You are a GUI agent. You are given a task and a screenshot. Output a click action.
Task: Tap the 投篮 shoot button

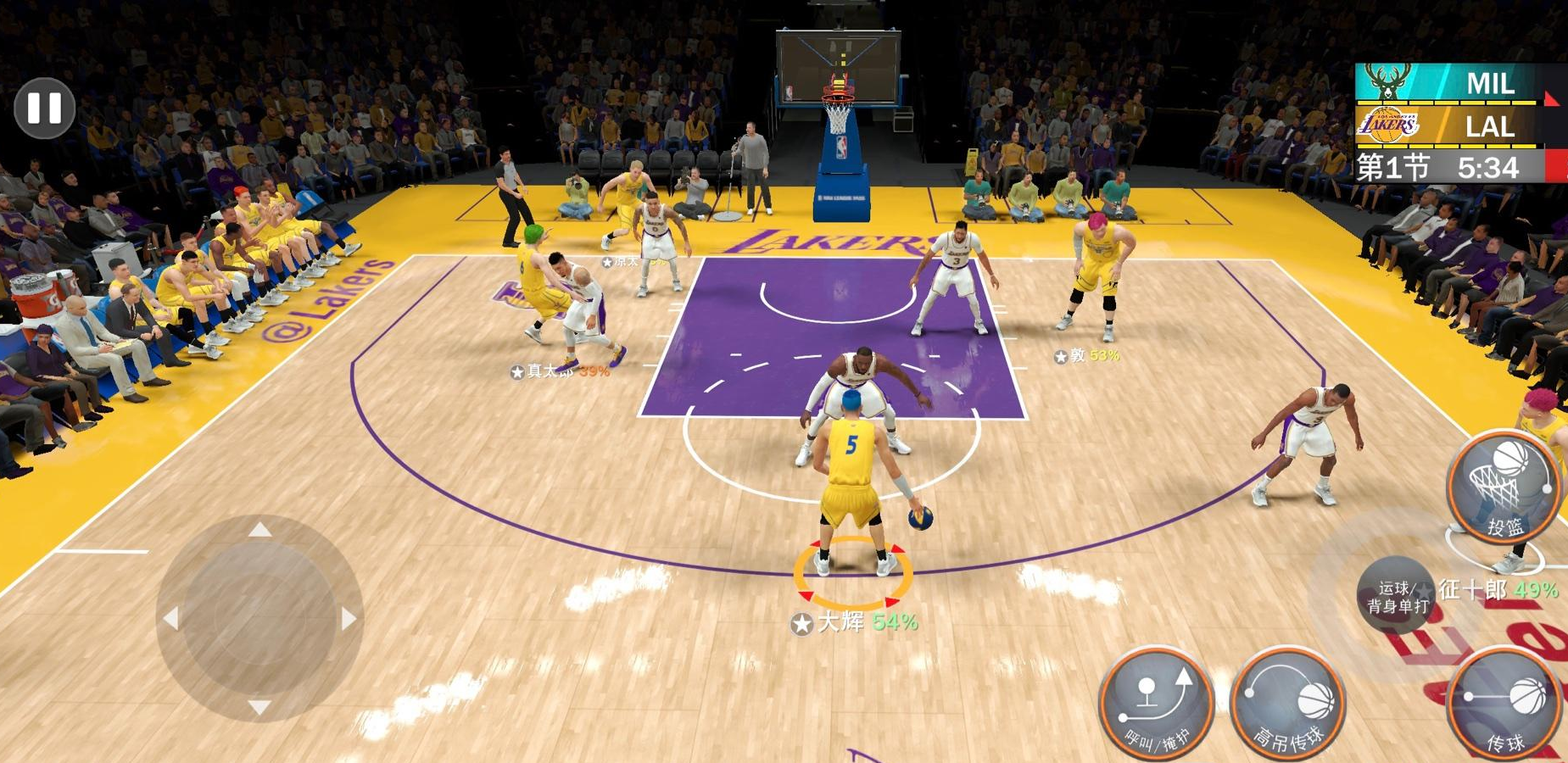point(1504,487)
